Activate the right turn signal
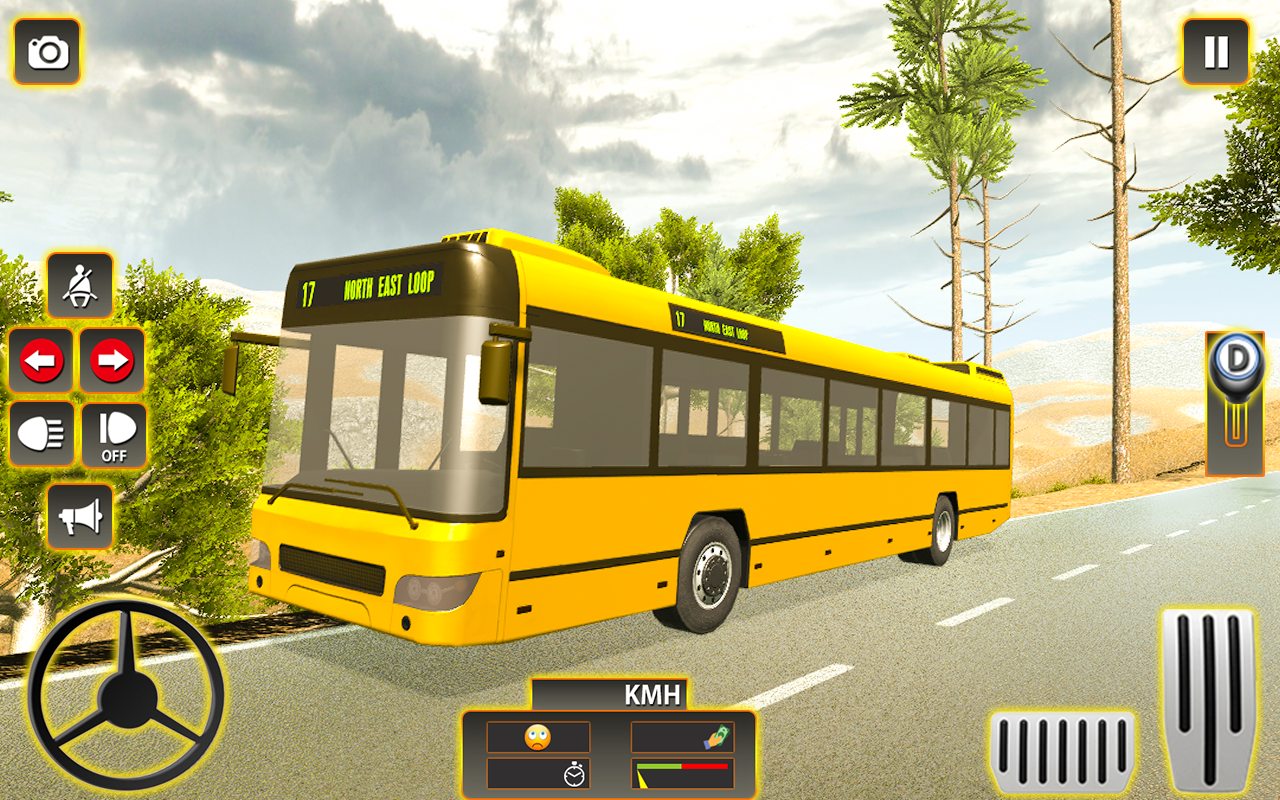 [x=112, y=362]
